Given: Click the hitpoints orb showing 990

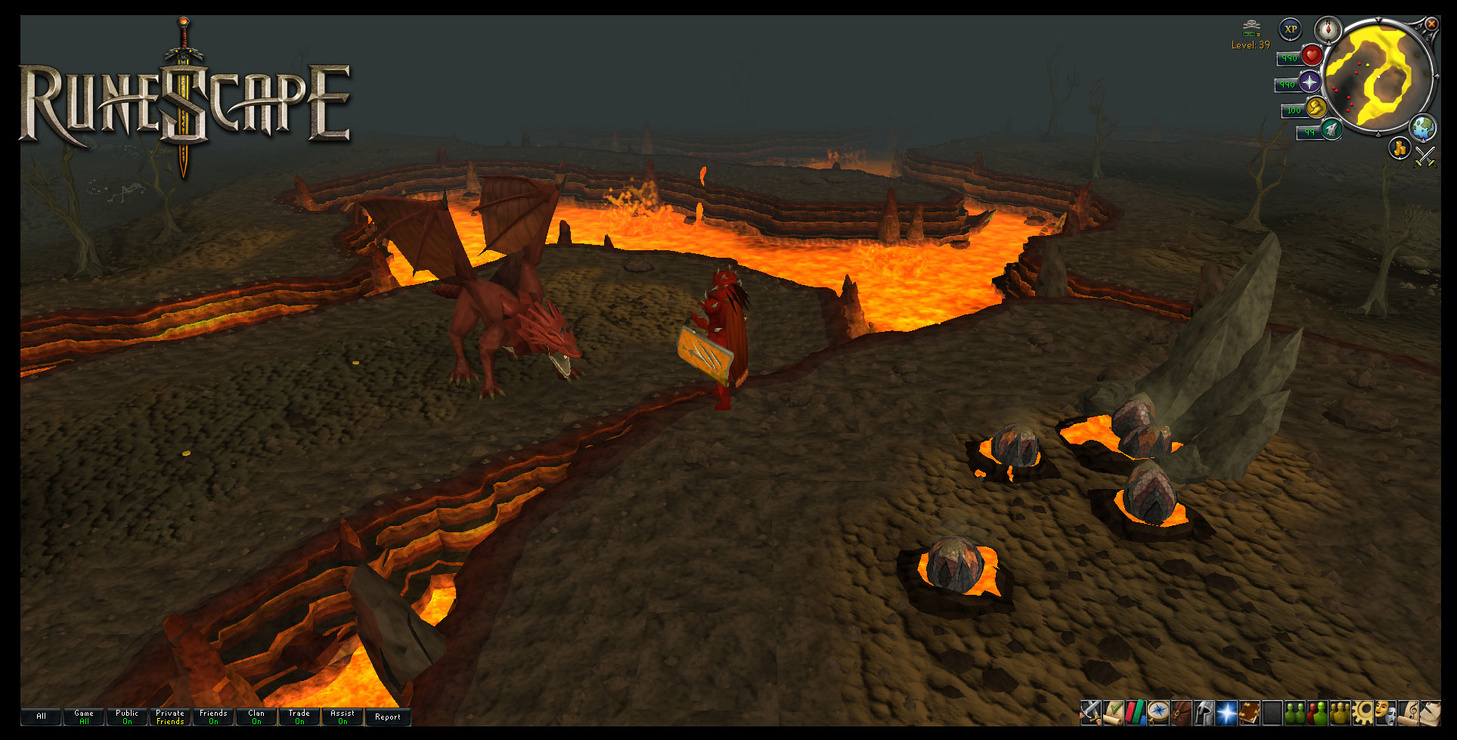Looking at the screenshot, I should point(1312,55).
